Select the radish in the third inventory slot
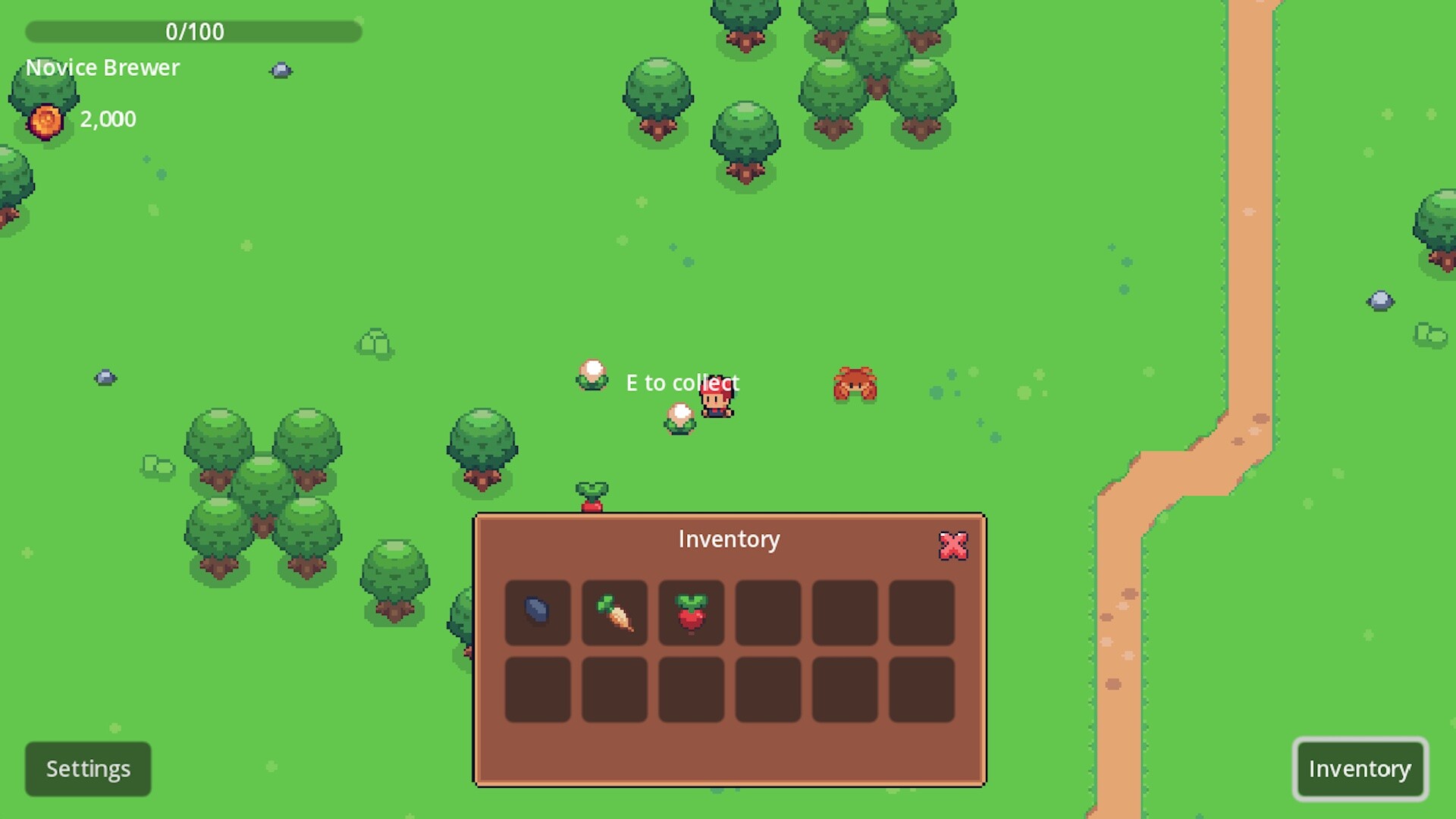This screenshot has width=1456, height=819. (x=691, y=613)
